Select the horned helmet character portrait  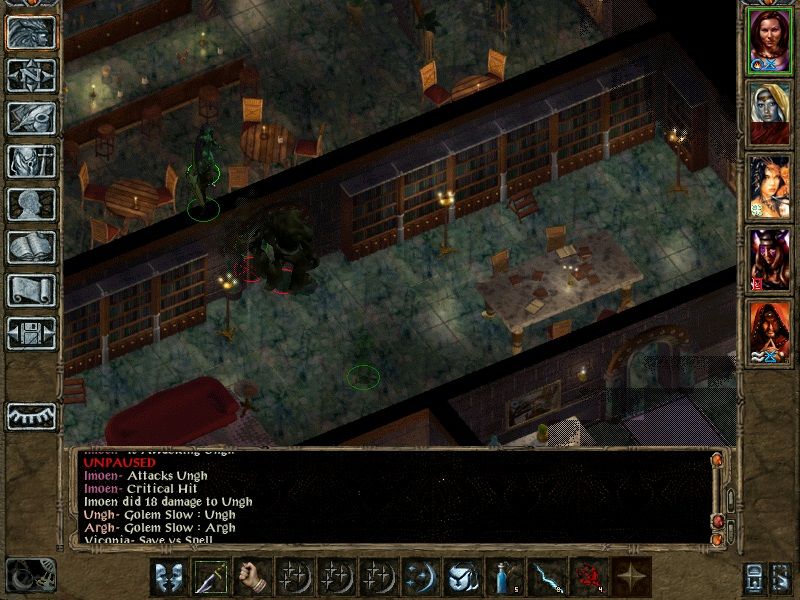coord(770,258)
